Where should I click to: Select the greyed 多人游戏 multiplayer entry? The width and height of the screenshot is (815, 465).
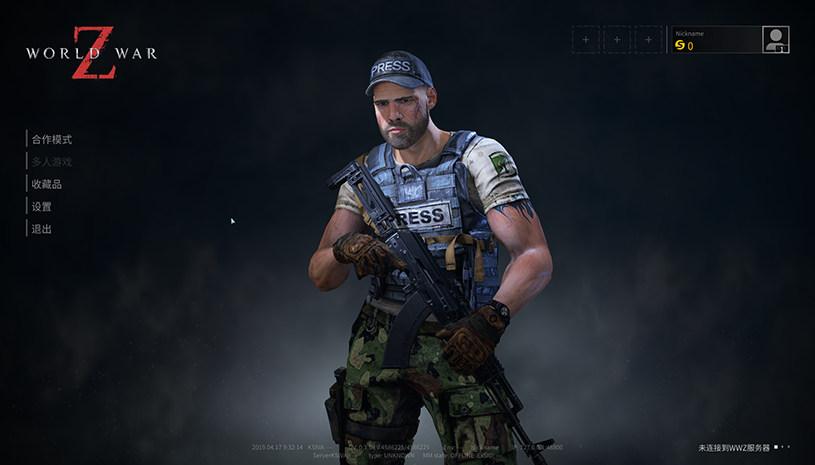click(x=52, y=161)
